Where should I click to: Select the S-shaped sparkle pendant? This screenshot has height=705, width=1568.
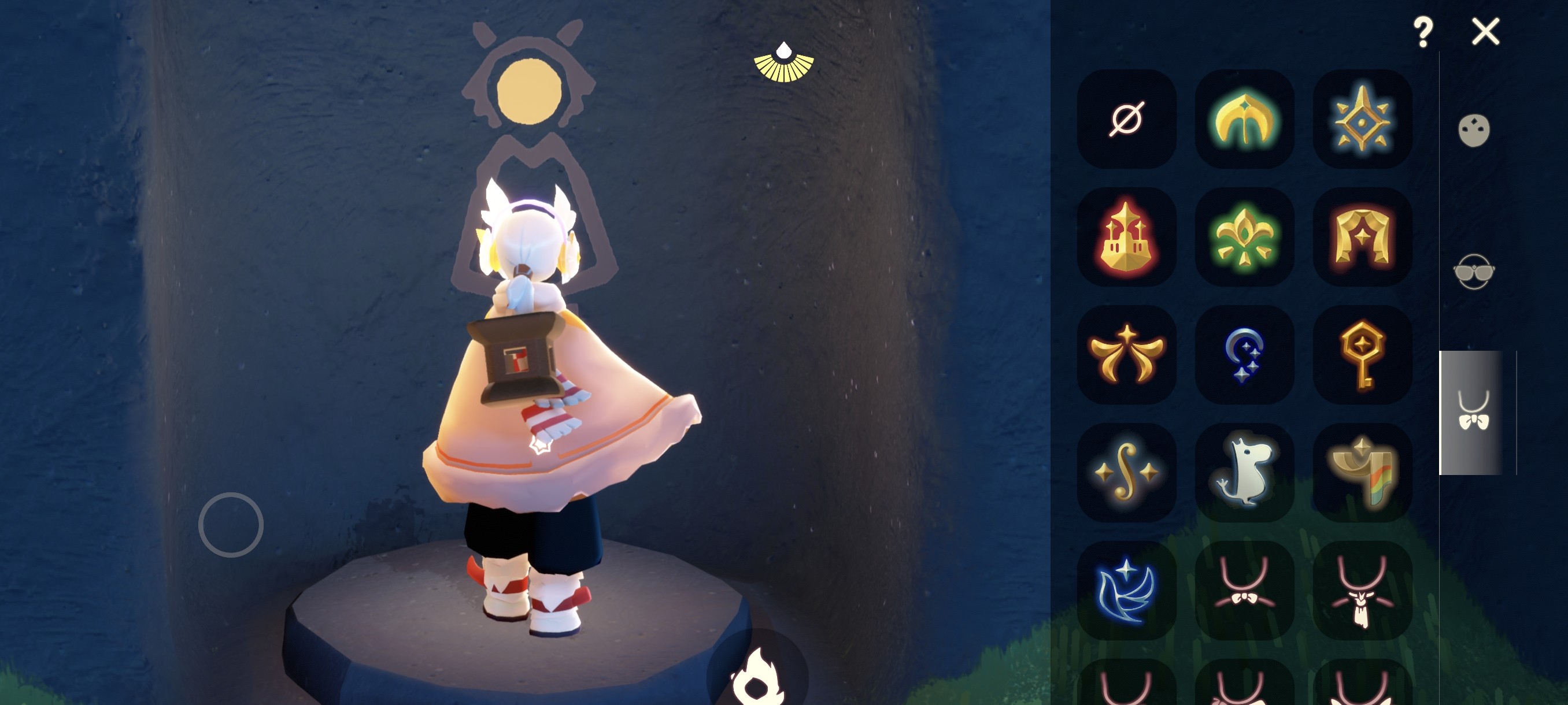(1126, 473)
